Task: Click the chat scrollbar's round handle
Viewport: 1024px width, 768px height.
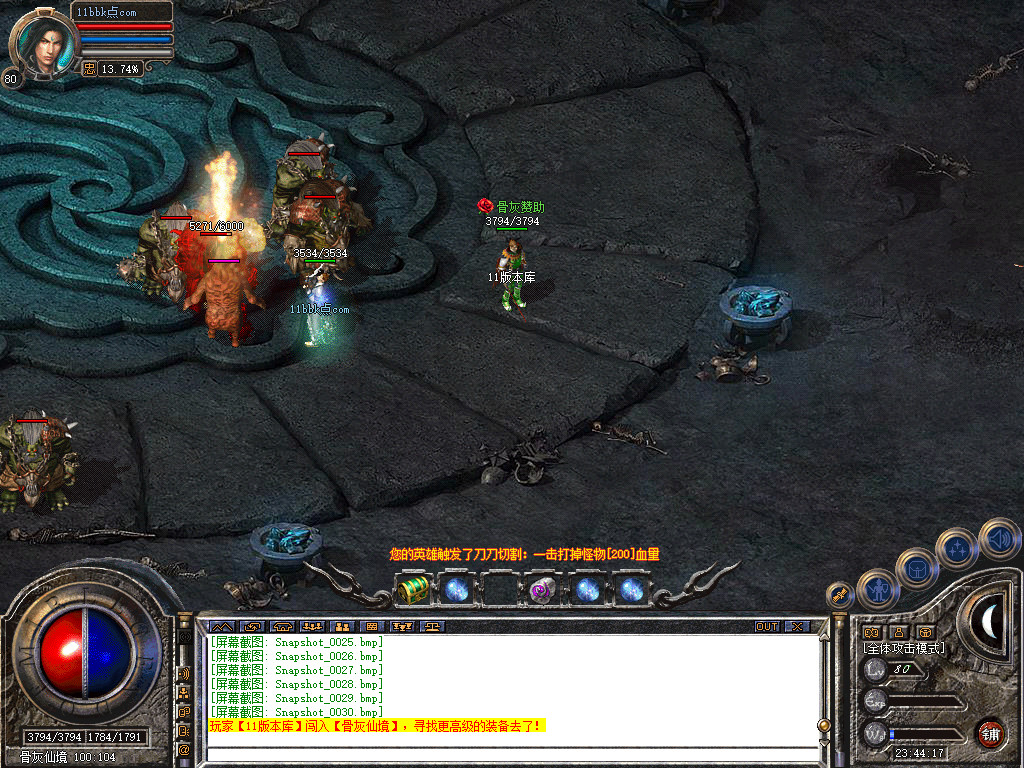Action: coord(824,724)
